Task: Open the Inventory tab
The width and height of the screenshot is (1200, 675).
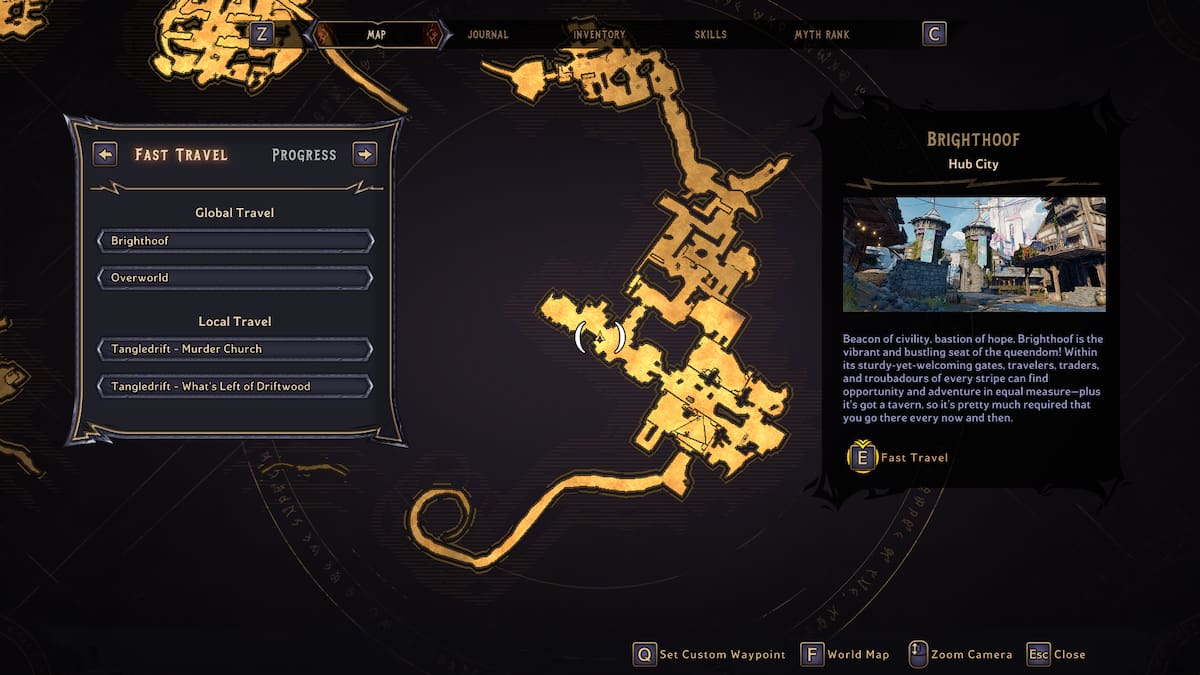Action: tap(599, 35)
